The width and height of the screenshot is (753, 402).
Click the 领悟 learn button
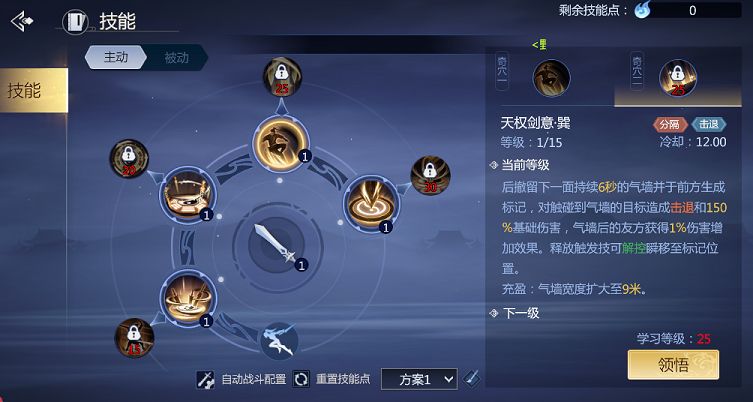pos(673,365)
